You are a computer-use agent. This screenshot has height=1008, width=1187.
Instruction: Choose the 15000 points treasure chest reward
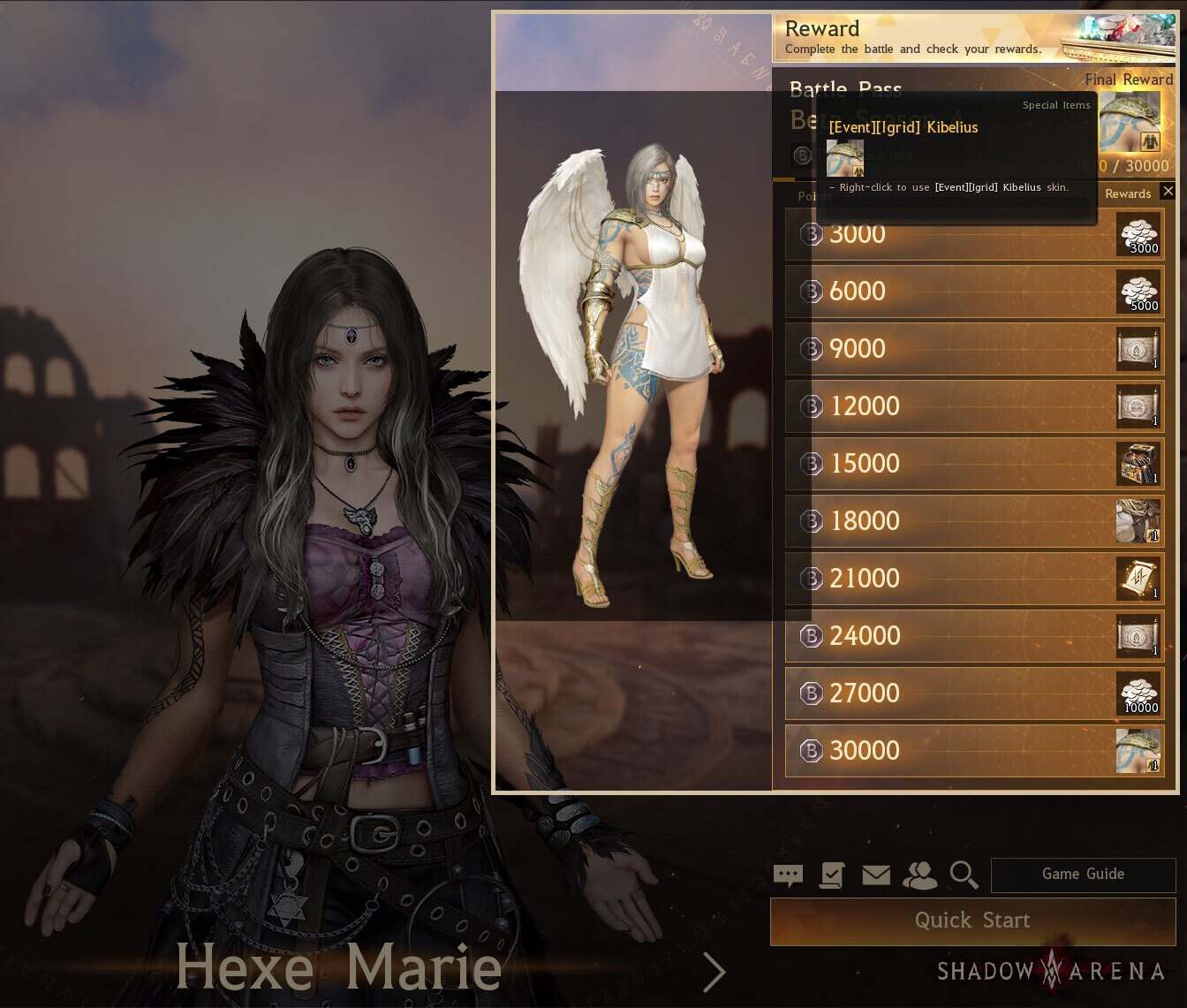pos(1138,464)
